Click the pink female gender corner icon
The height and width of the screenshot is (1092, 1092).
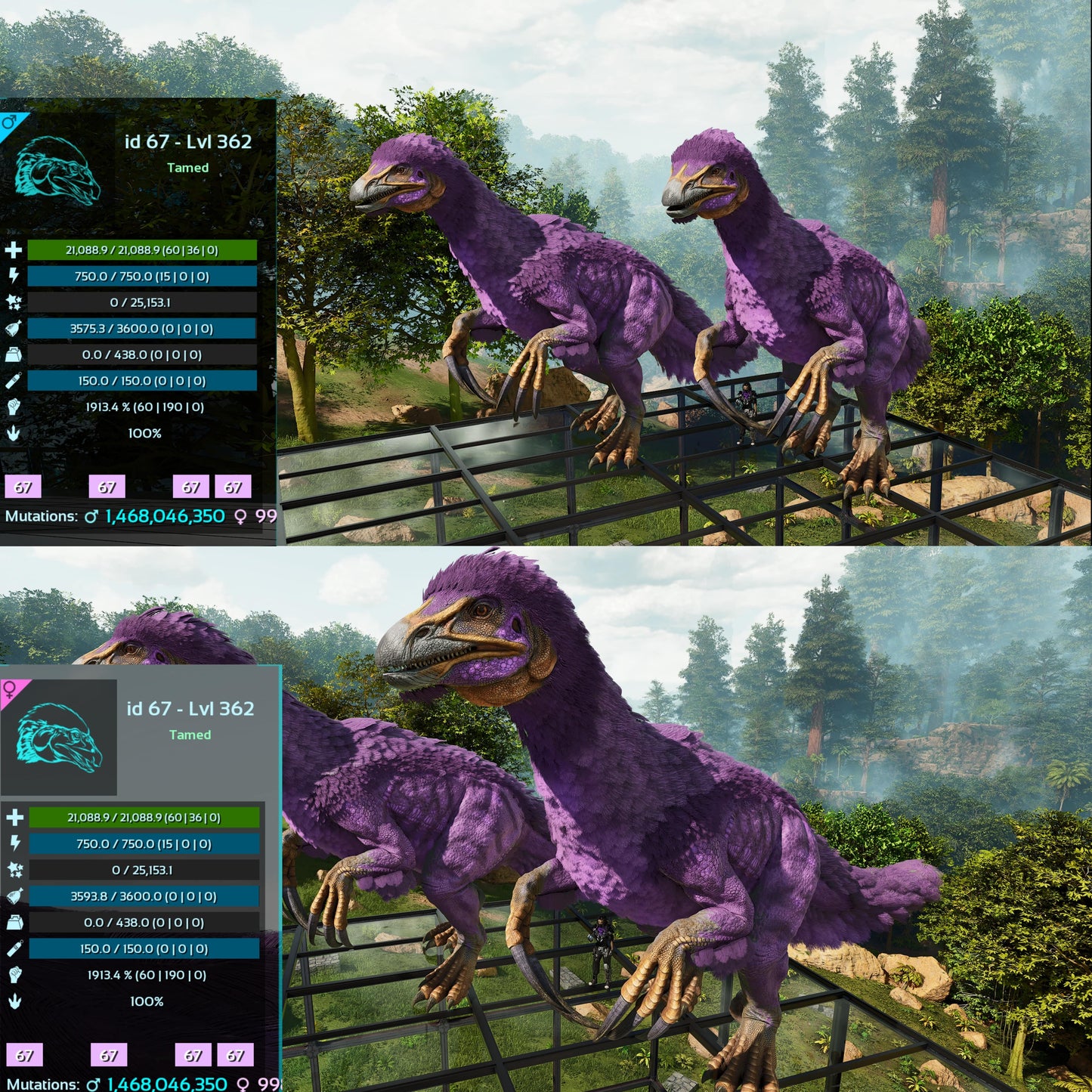pos(11,689)
